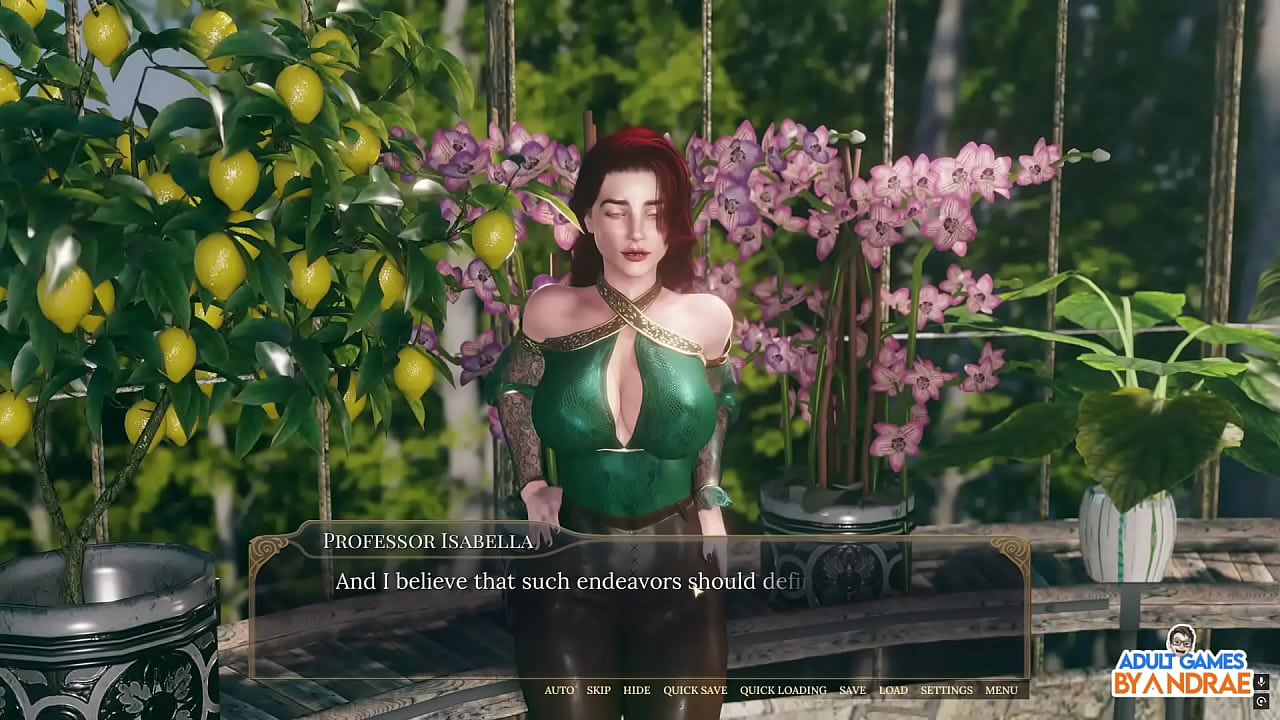
Task: Skip through the dialogue
Action: click(598, 690)
